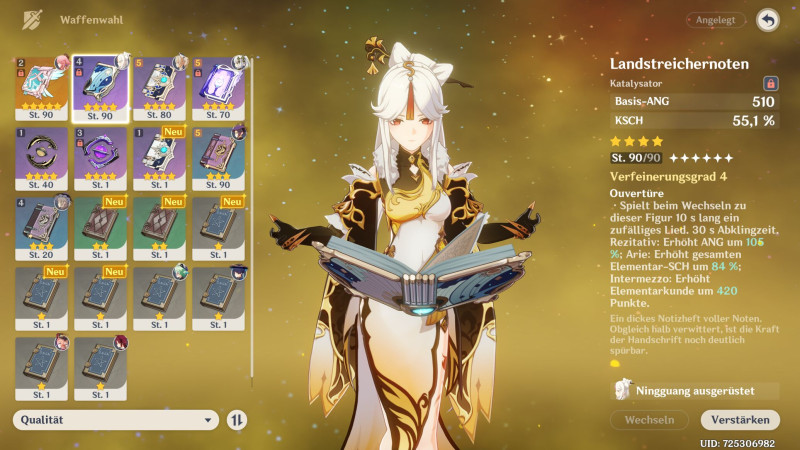Viewport: 800px width, 450px height.
Task: Open the Qualität sort dropdown
Action: [116, 420]
